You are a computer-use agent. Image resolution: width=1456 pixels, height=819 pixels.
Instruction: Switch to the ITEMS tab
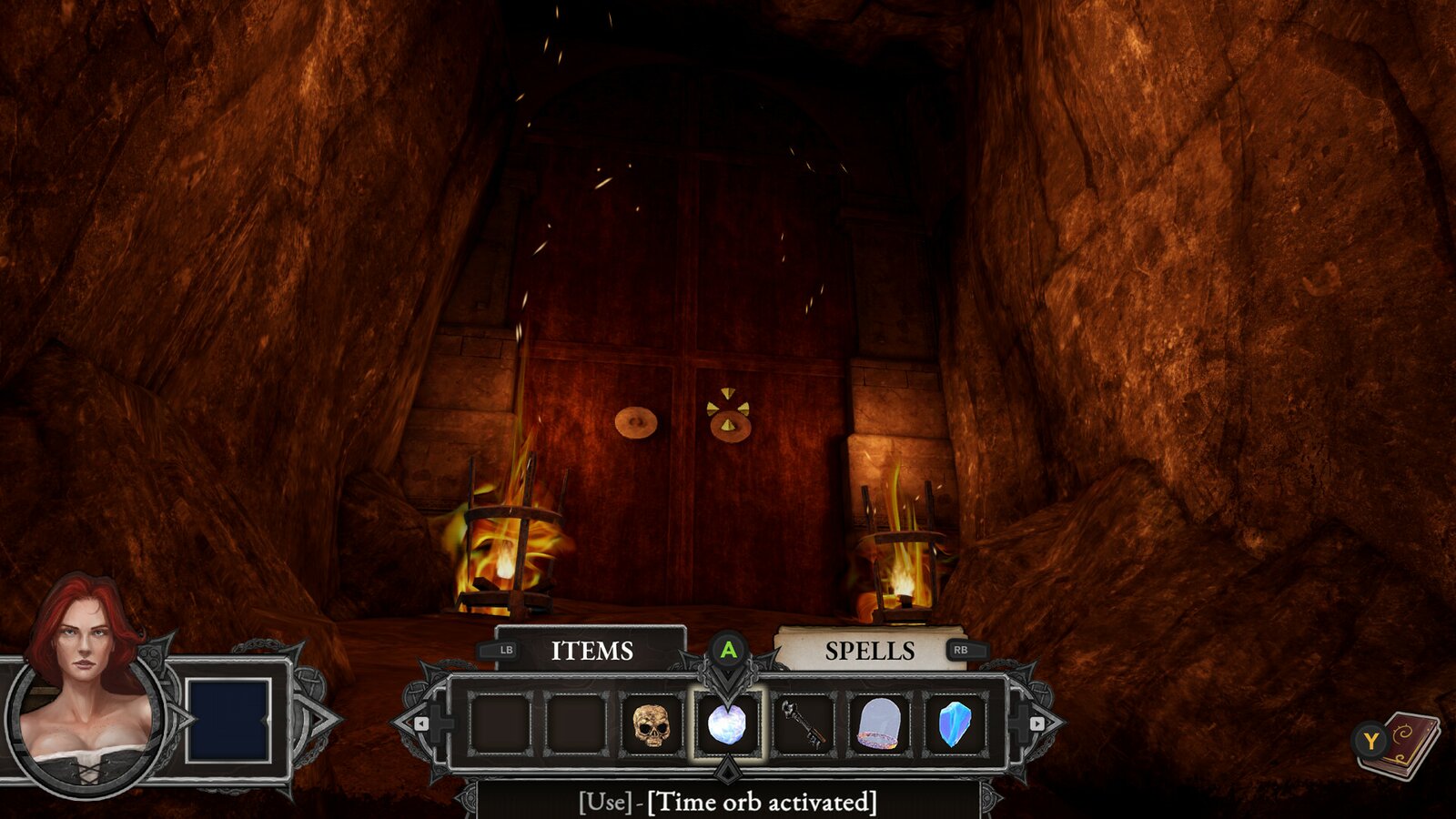(593, 650)
